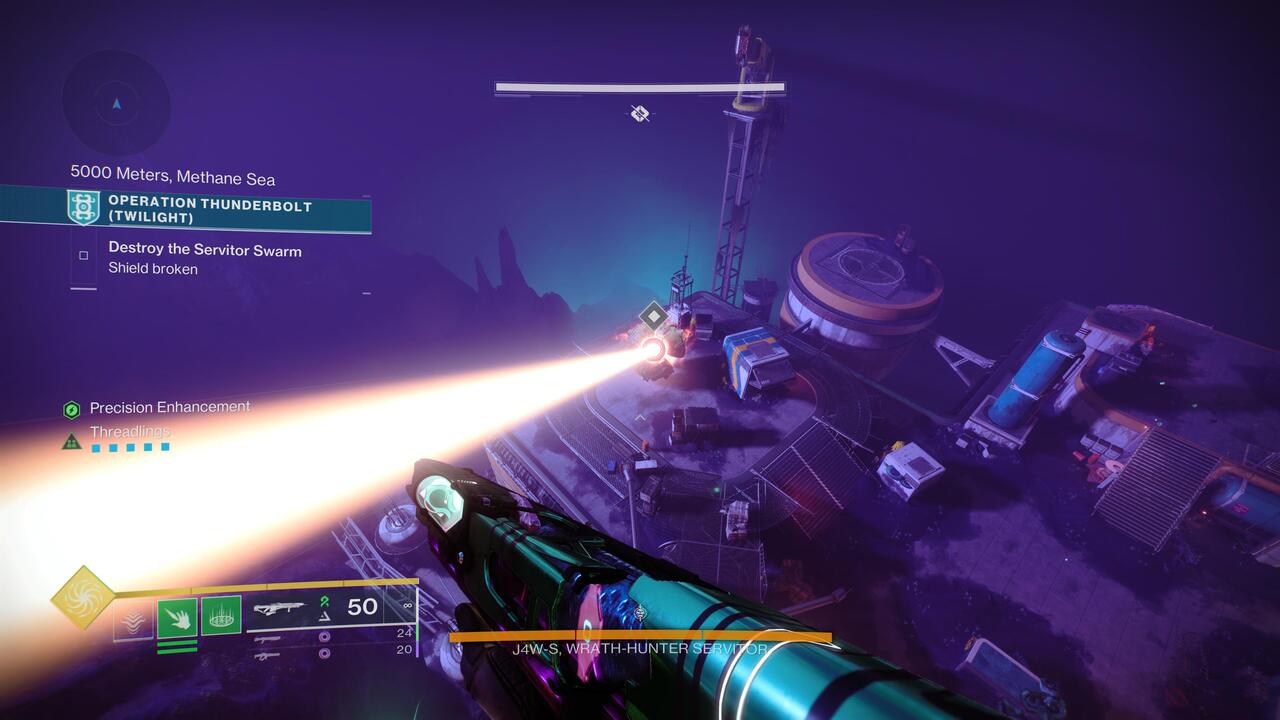This screenshot has width=1280, height=720.
Task: Click the green grappling melee ability icon
Action: coord(178,617)
